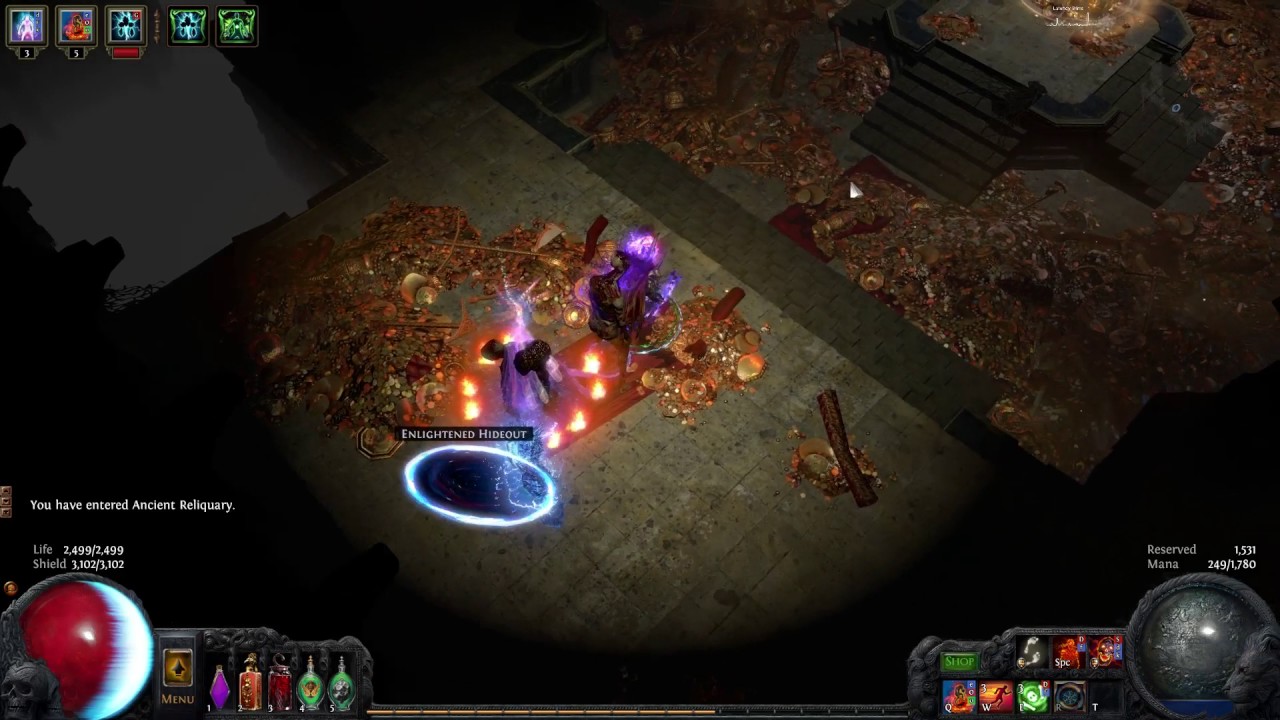Click the fiery figure buff with count 5
The image size is (1280, 720).
click(x=76, y=26)
